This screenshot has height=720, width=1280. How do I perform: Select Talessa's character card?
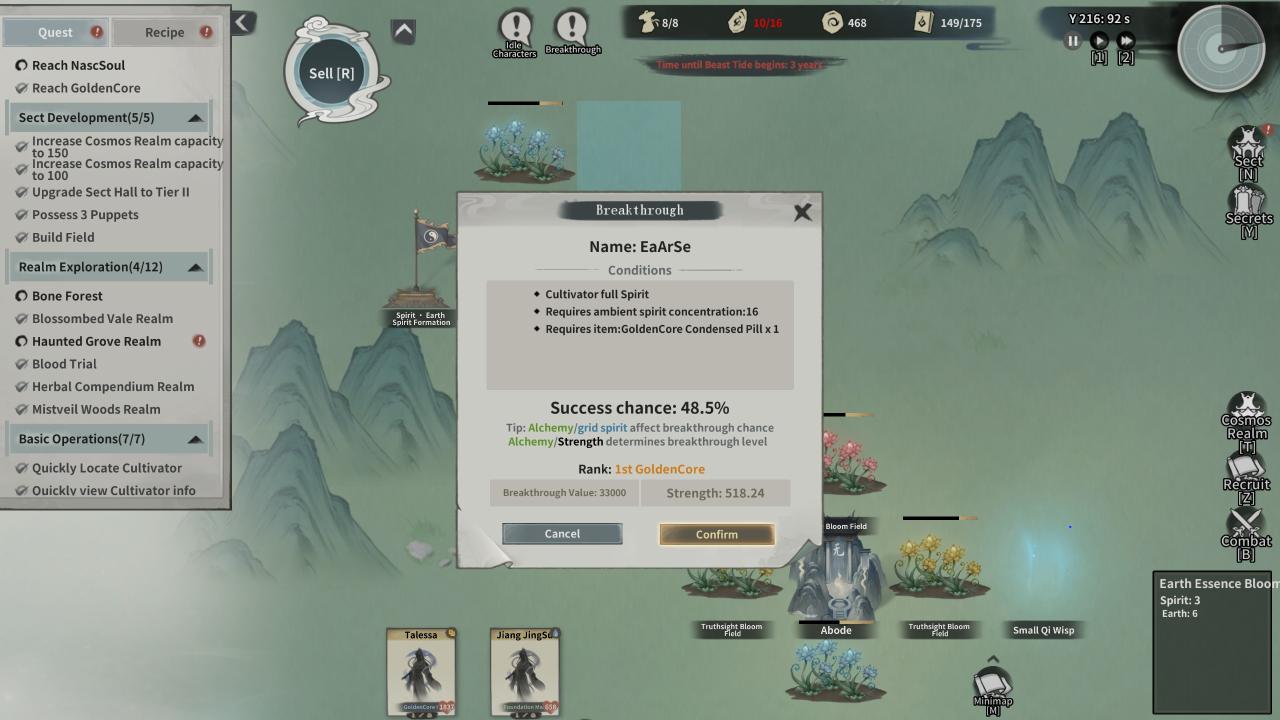pyautogui.click(x=421, y=673)
